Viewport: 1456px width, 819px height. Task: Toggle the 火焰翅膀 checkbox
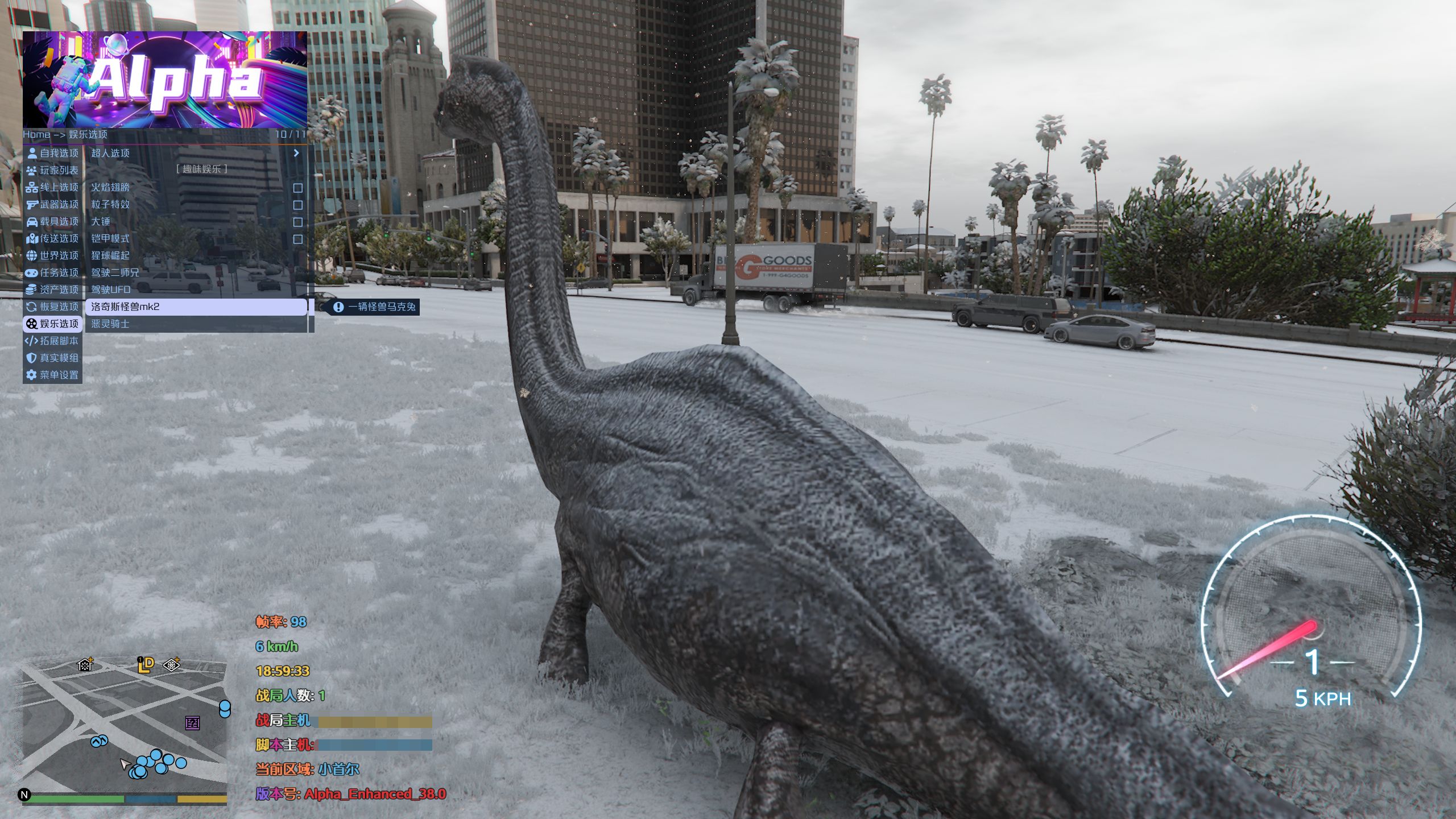[297, 188]
